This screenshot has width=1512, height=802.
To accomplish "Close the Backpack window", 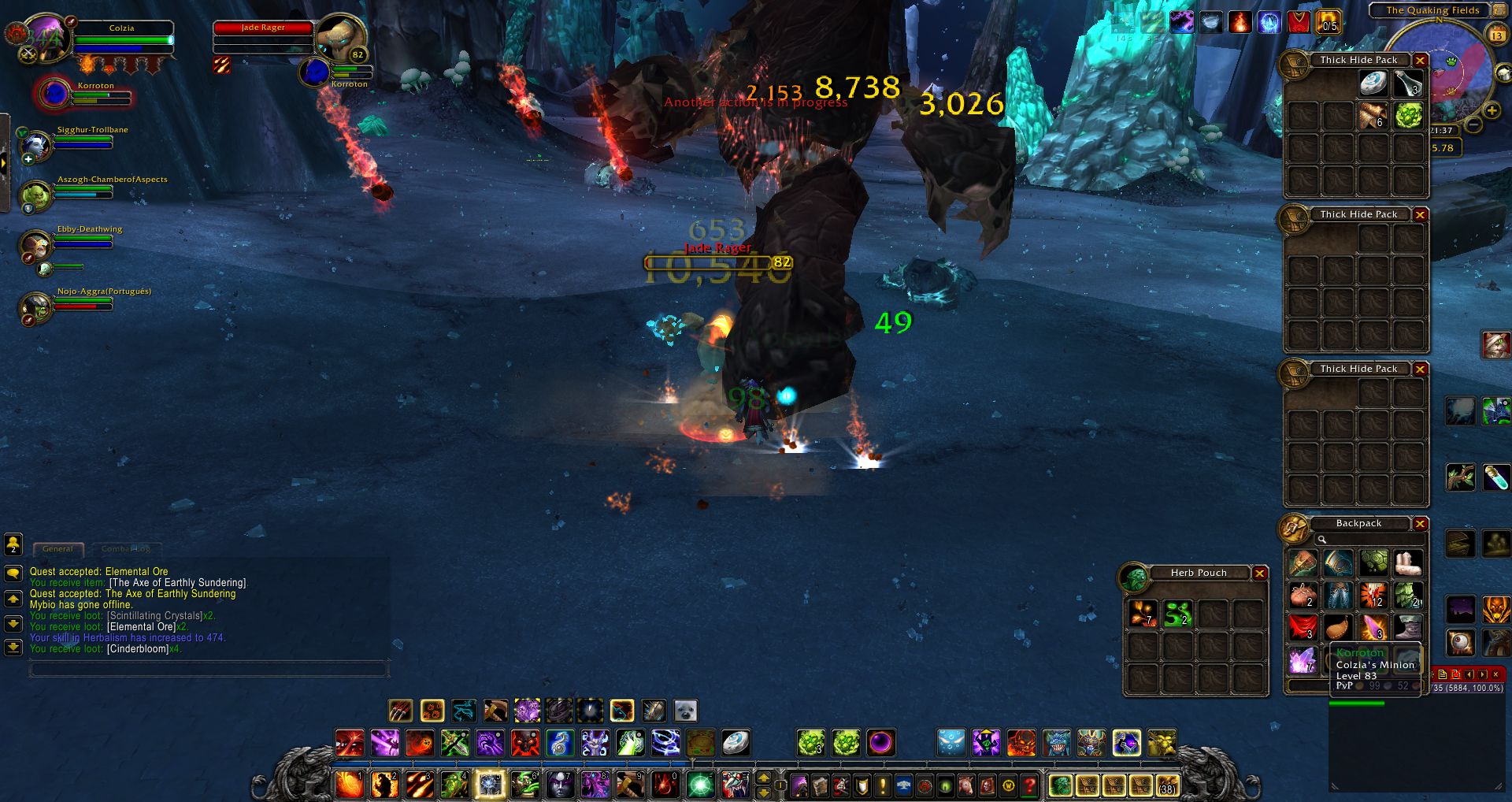I will click(1420, 524).
